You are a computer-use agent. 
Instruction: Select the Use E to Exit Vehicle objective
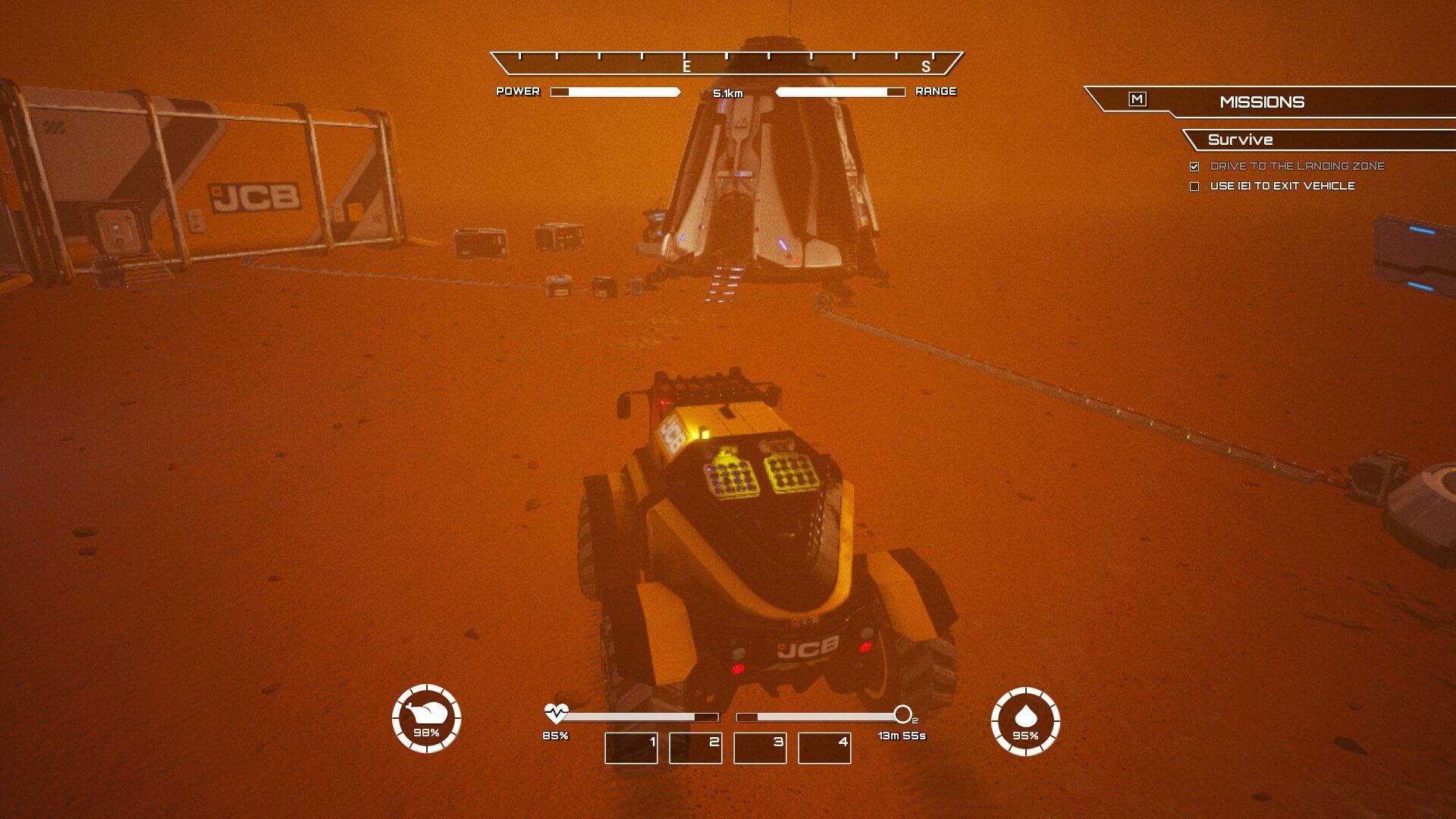tap(1282, 186)
